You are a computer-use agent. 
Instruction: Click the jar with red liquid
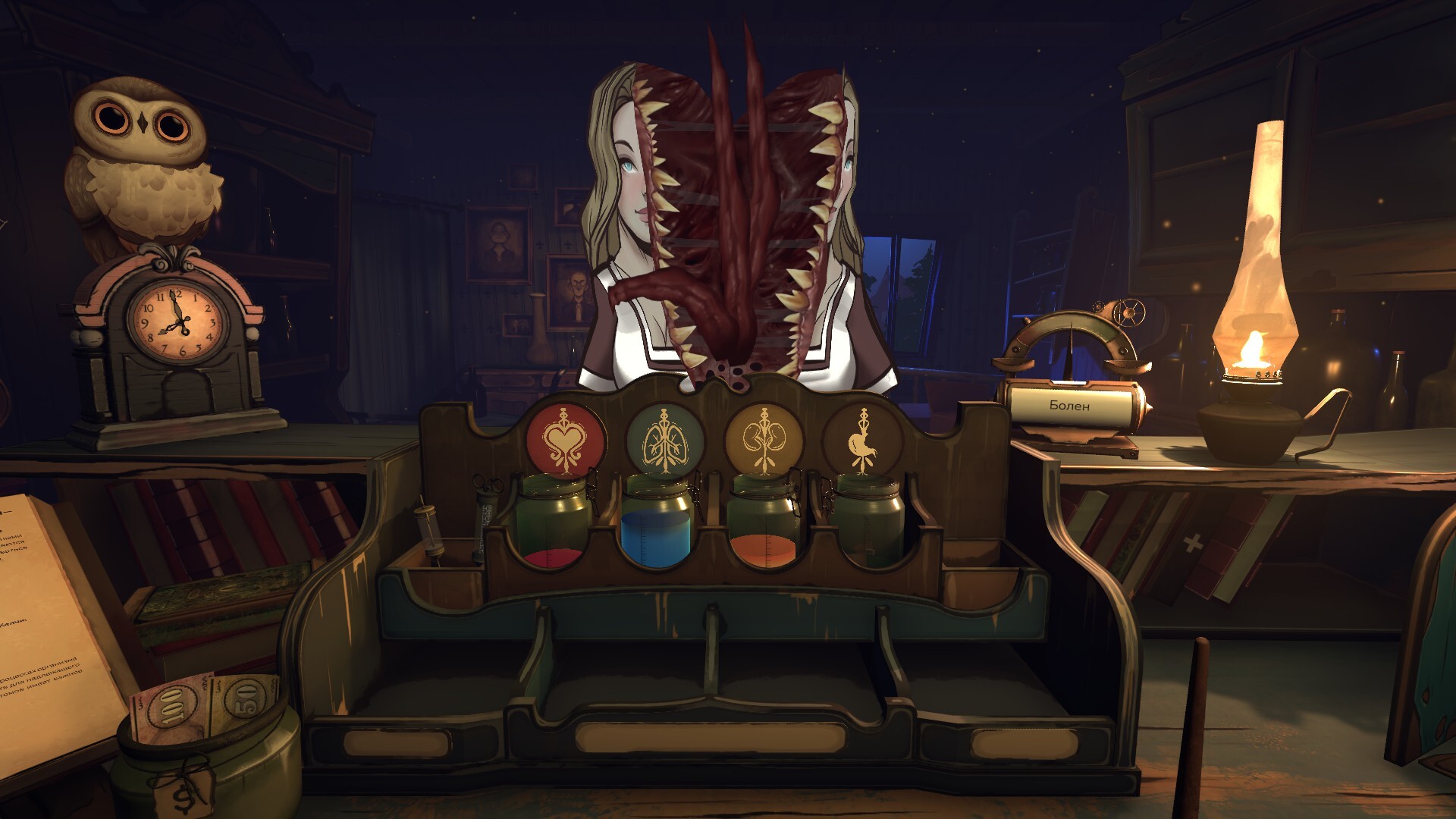pos(554,525)
